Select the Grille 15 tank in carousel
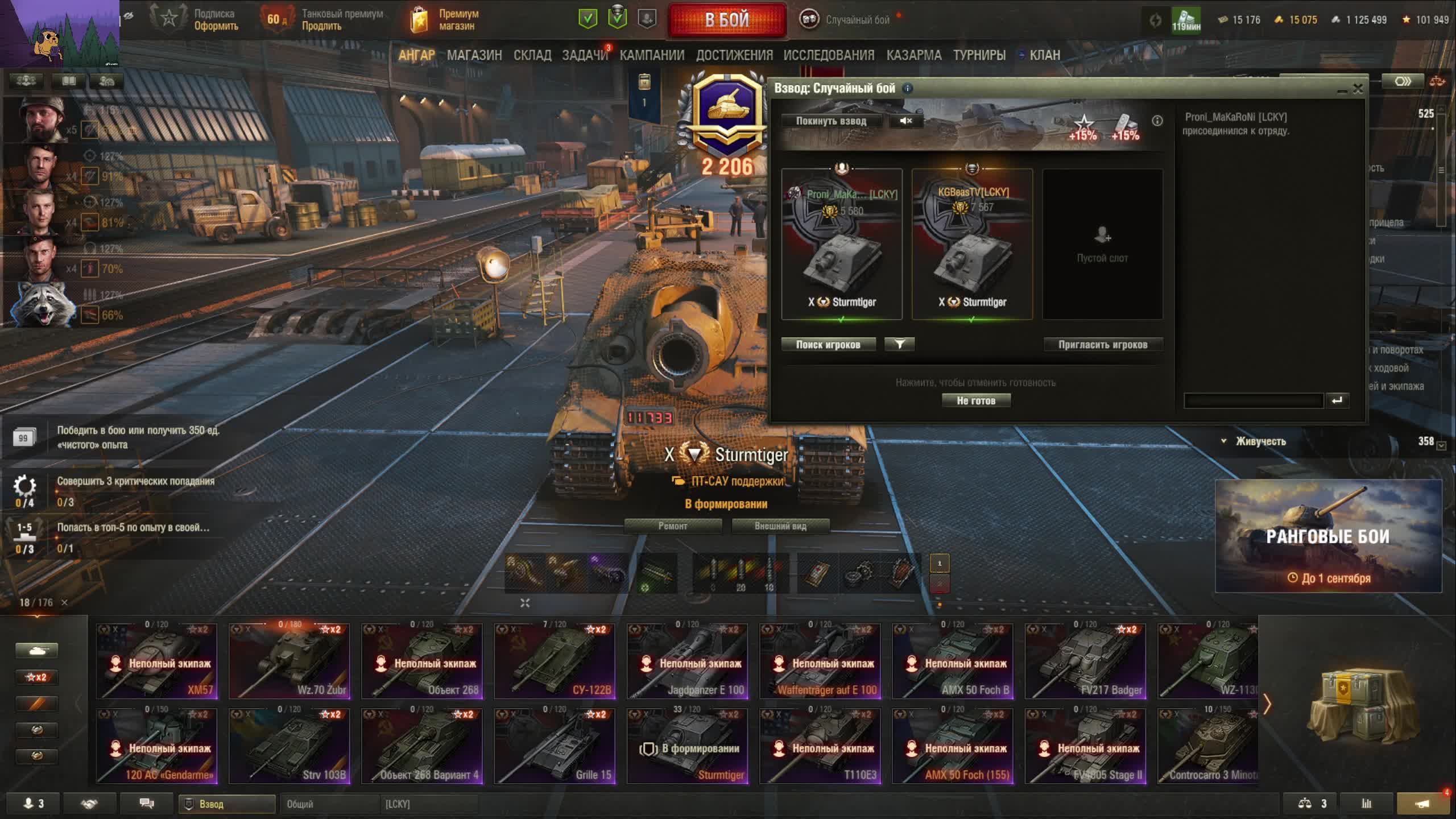This screenshot has height=819, width=1456. tap(555, 746)
